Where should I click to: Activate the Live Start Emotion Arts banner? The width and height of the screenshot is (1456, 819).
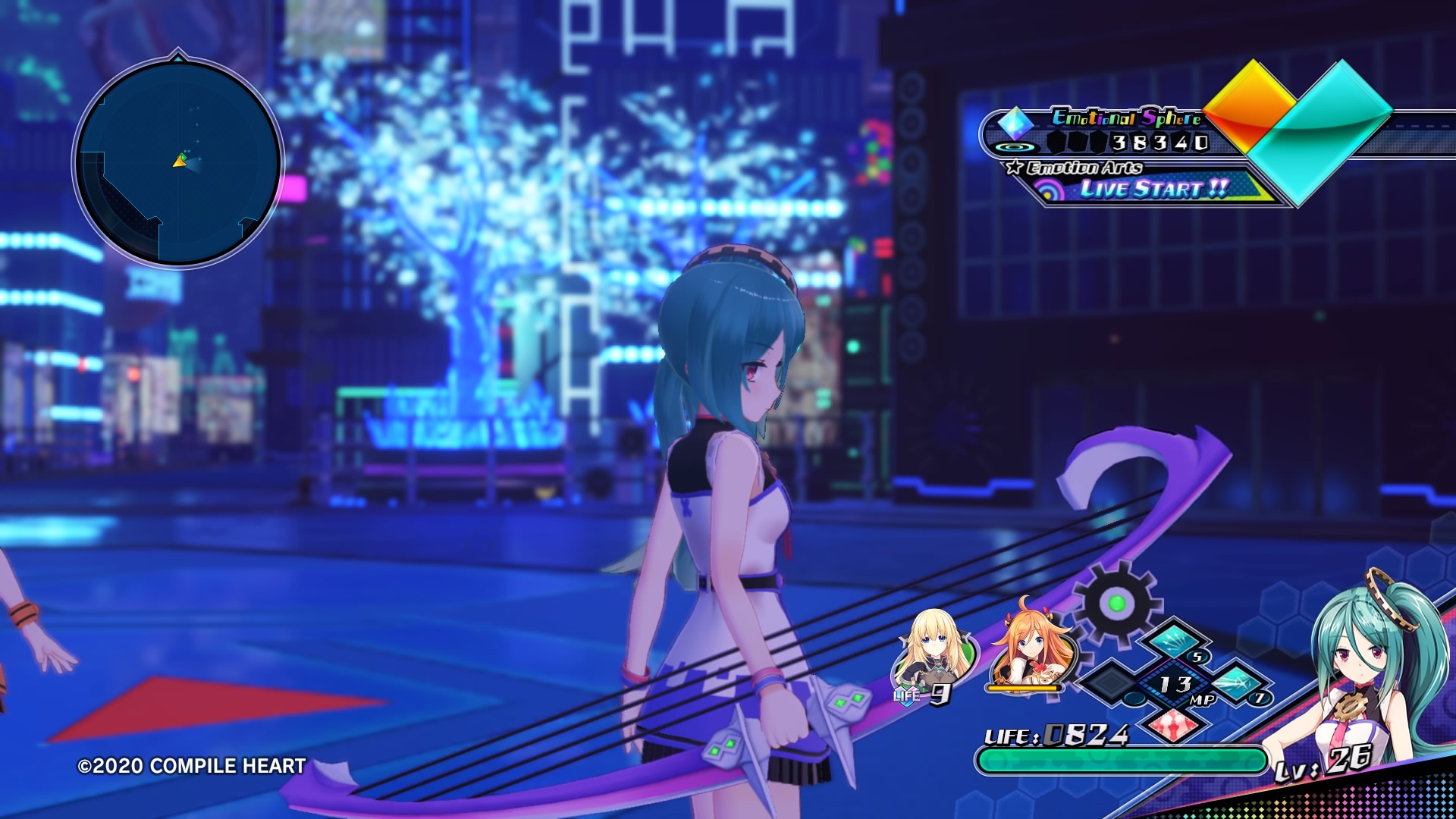(x=1153, y=189)
